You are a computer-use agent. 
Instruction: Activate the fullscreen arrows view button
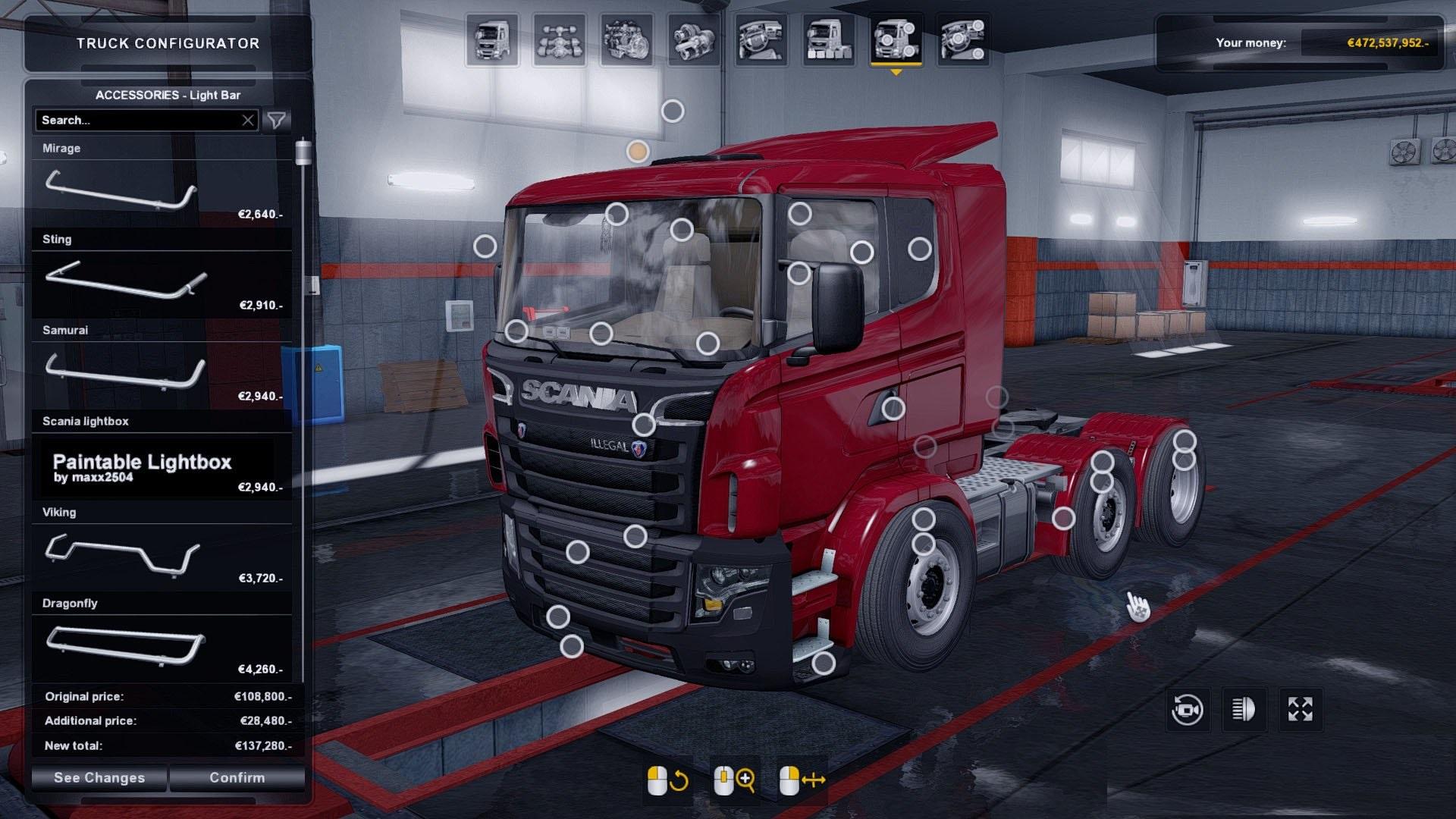coord(1301,710)
